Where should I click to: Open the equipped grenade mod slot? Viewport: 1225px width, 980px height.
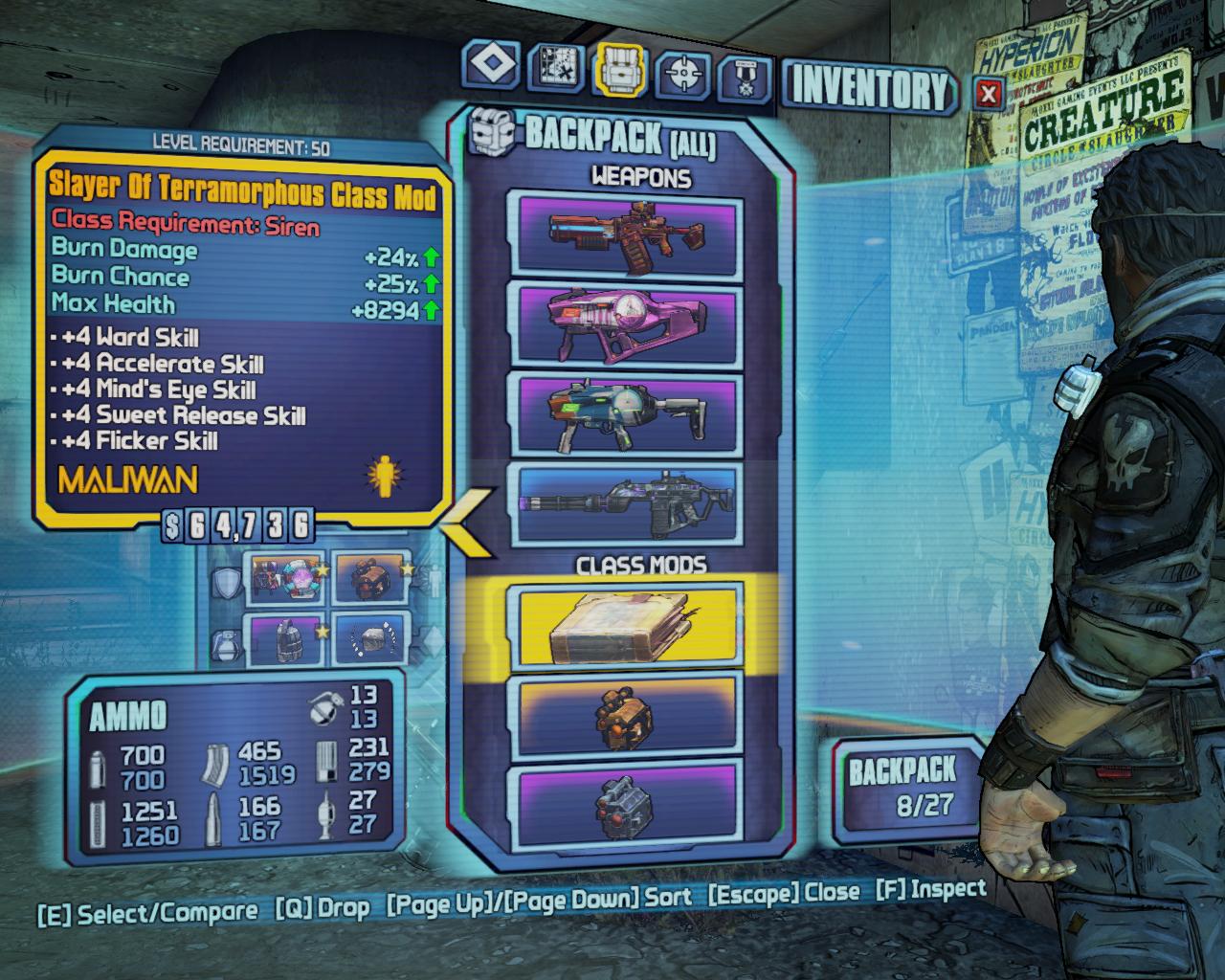pyautogui.click(x=286, y=640)
